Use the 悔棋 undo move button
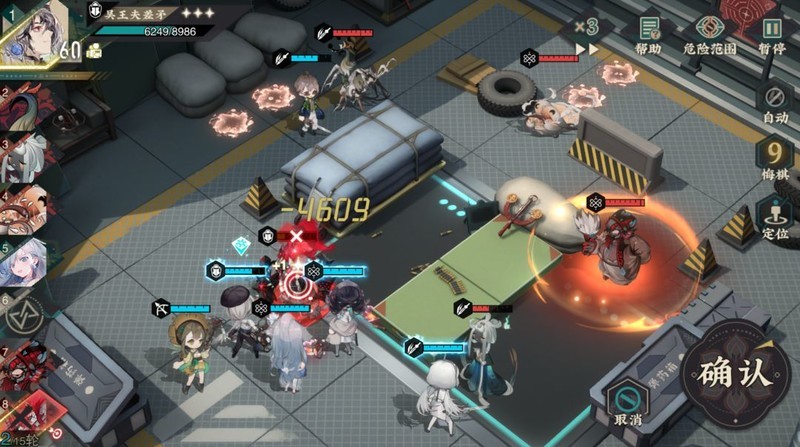Image resolution: width=800 pixels, height=447 pixels. tap(775, 159)
